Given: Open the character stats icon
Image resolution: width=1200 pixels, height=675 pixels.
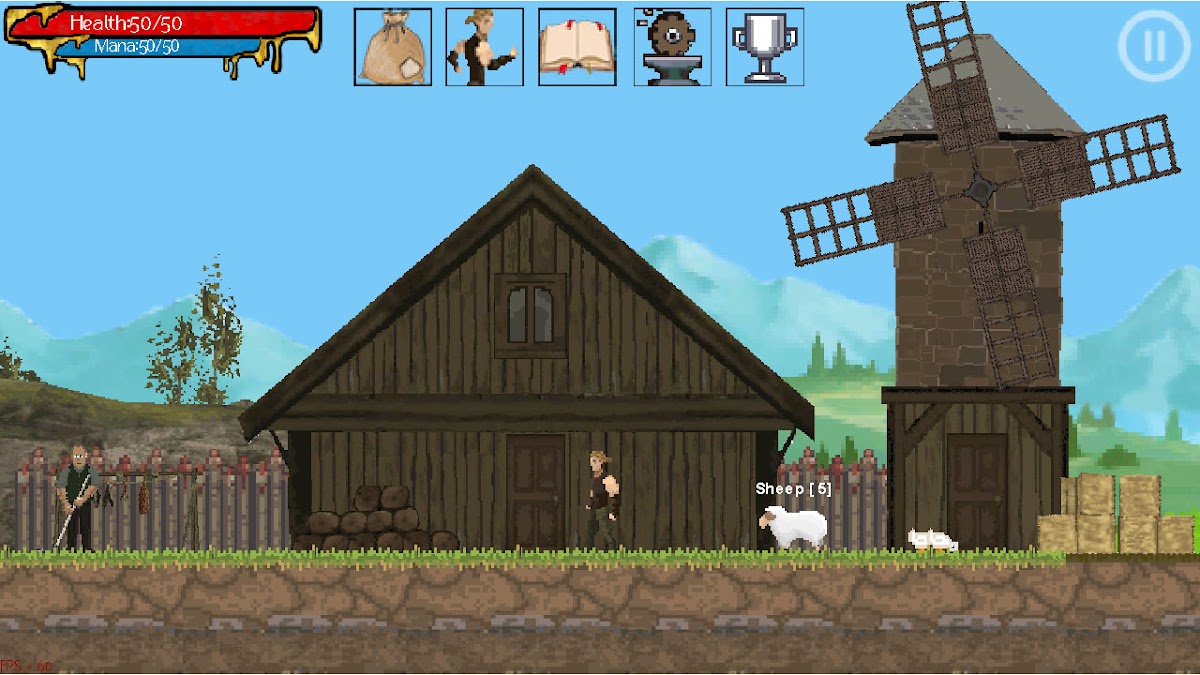Looking at the screenshot, I should pos(485,47).
